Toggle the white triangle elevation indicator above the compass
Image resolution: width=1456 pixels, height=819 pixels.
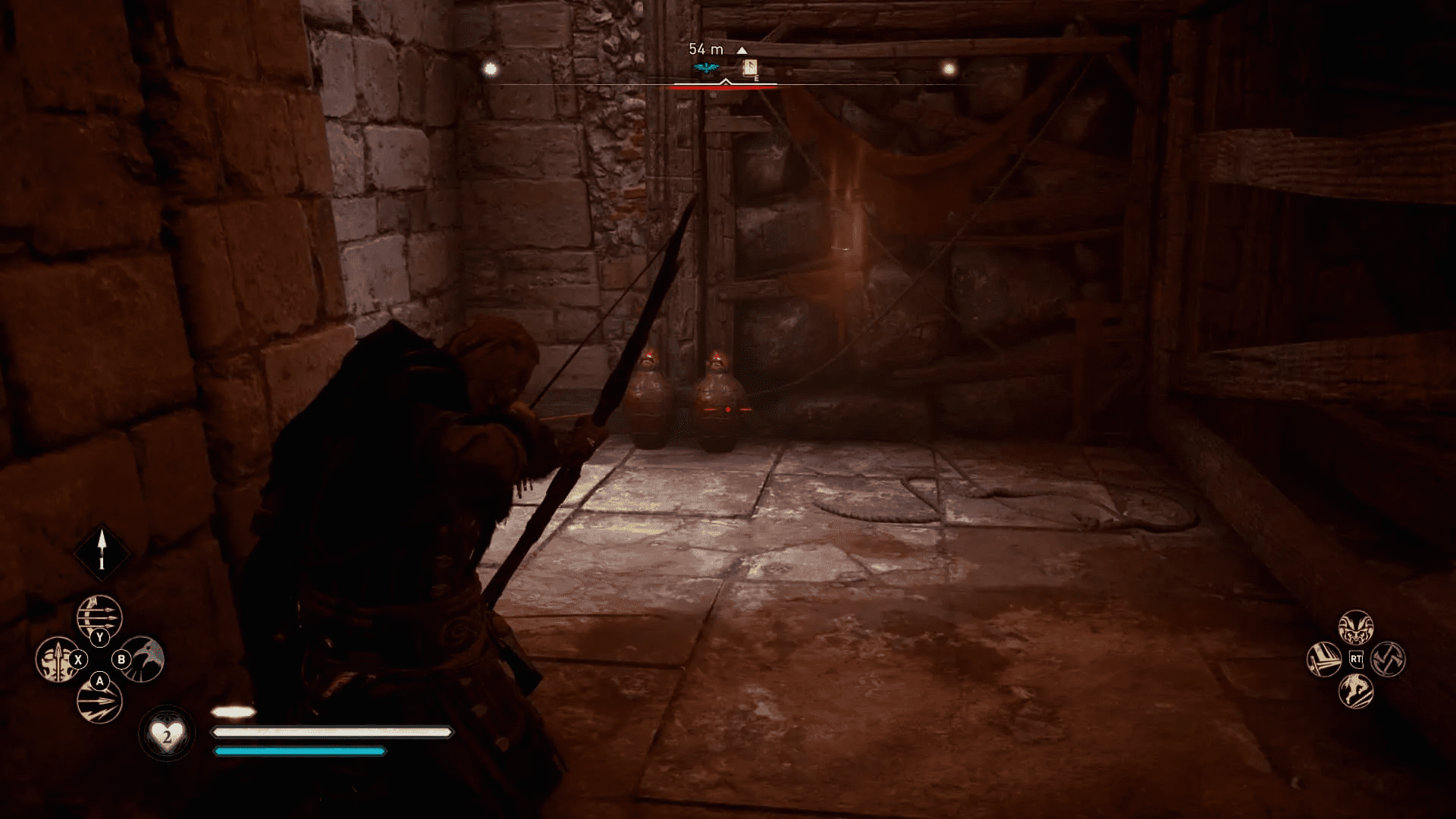tap(742, 50)
